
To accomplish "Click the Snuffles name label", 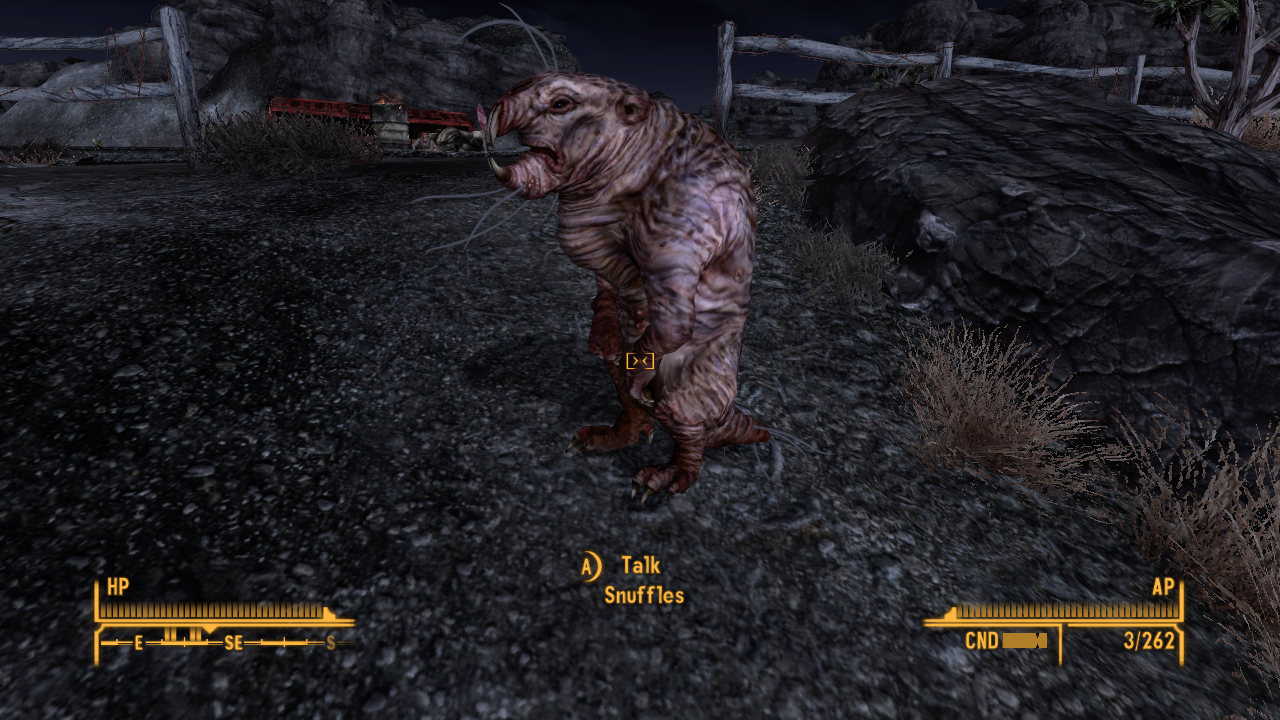I will tap(644, 596).
